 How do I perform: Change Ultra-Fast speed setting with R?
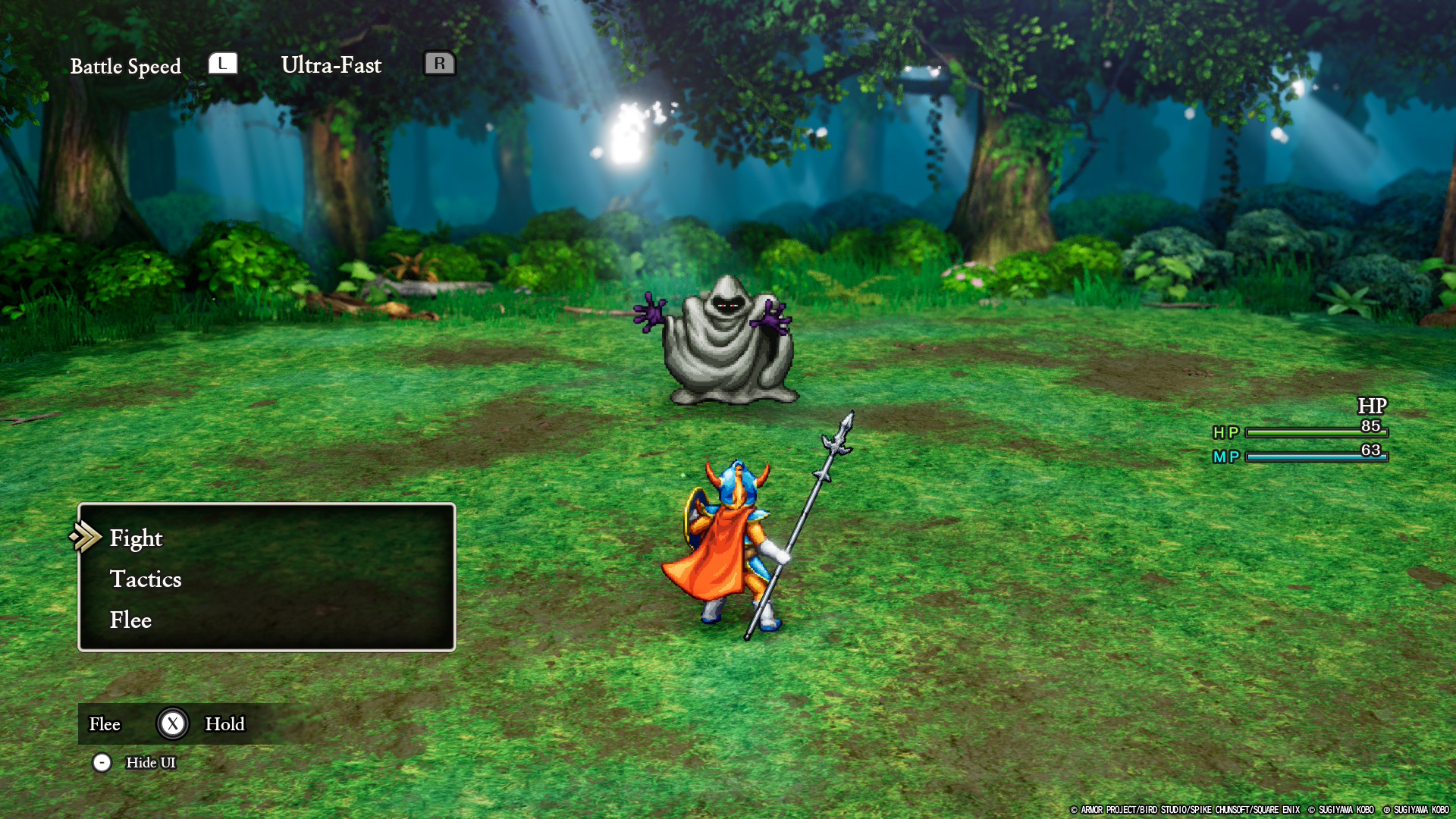pyautogui.click(x=441, y=64)
